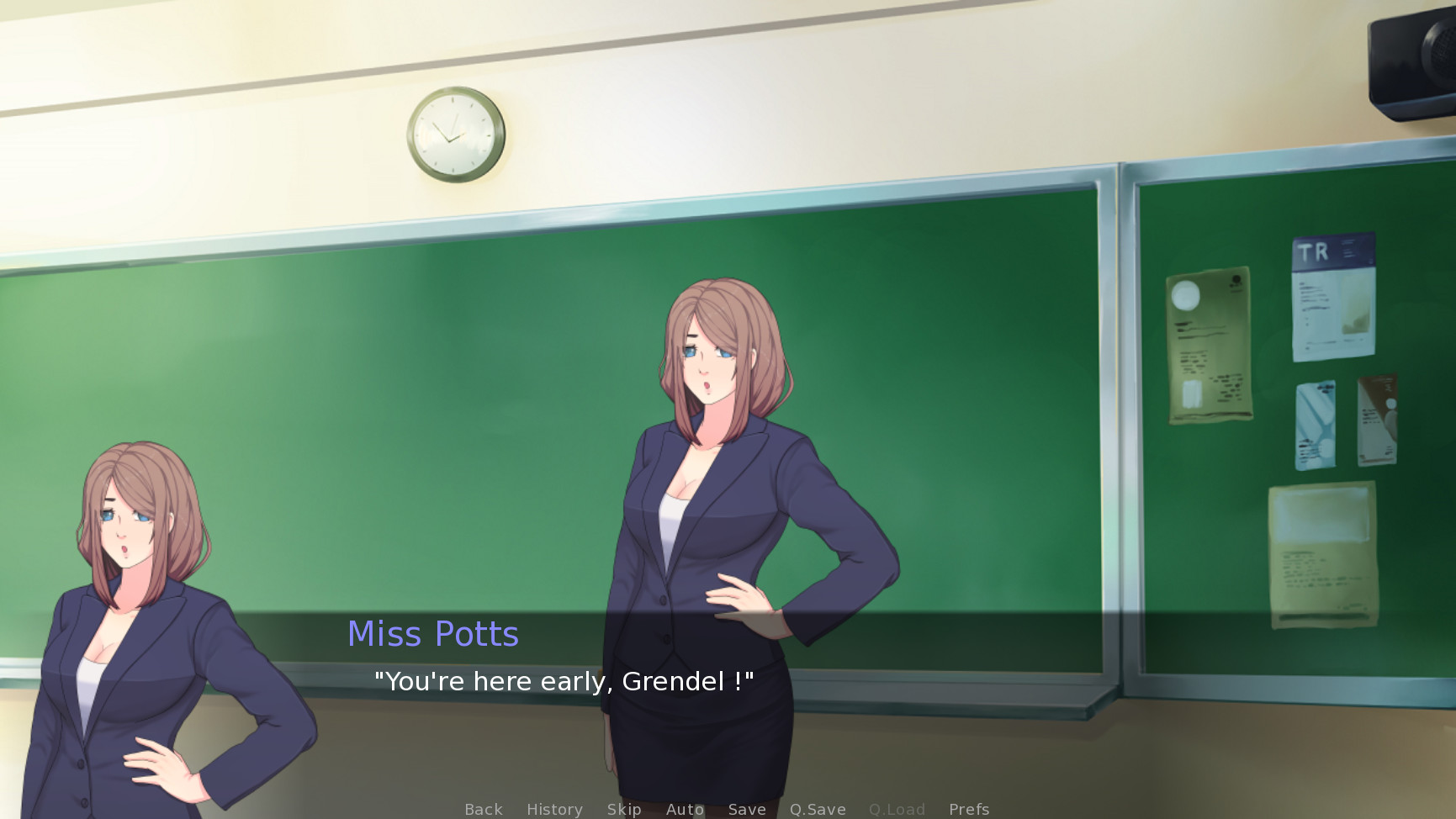Screen dimensions: 1456x819
Task: Click the Miss Potts name label
Action: (433, 634)
